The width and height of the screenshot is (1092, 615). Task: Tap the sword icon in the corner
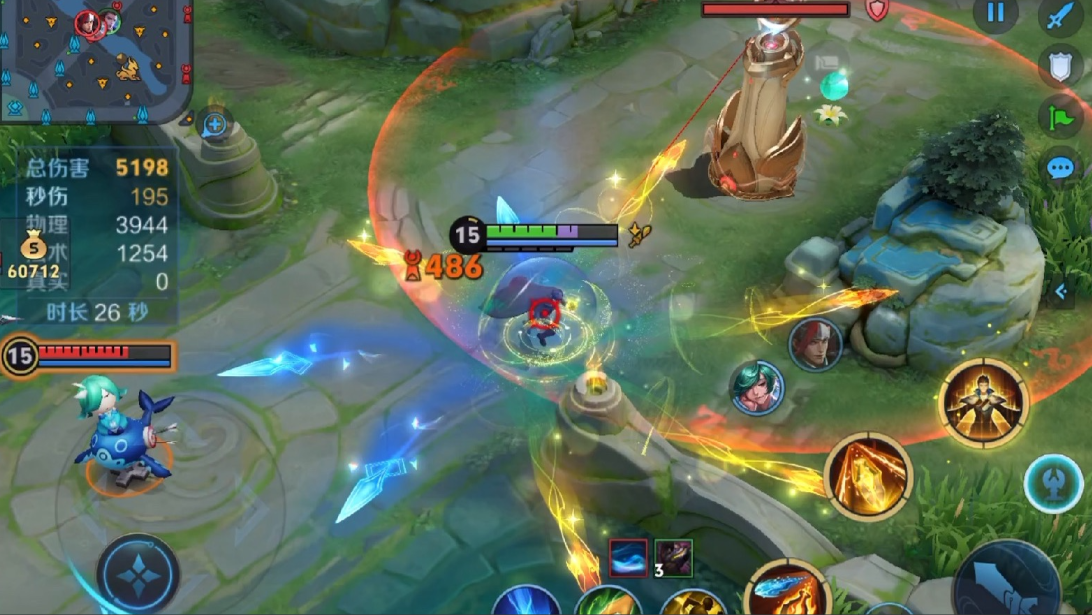point(1061,17)
